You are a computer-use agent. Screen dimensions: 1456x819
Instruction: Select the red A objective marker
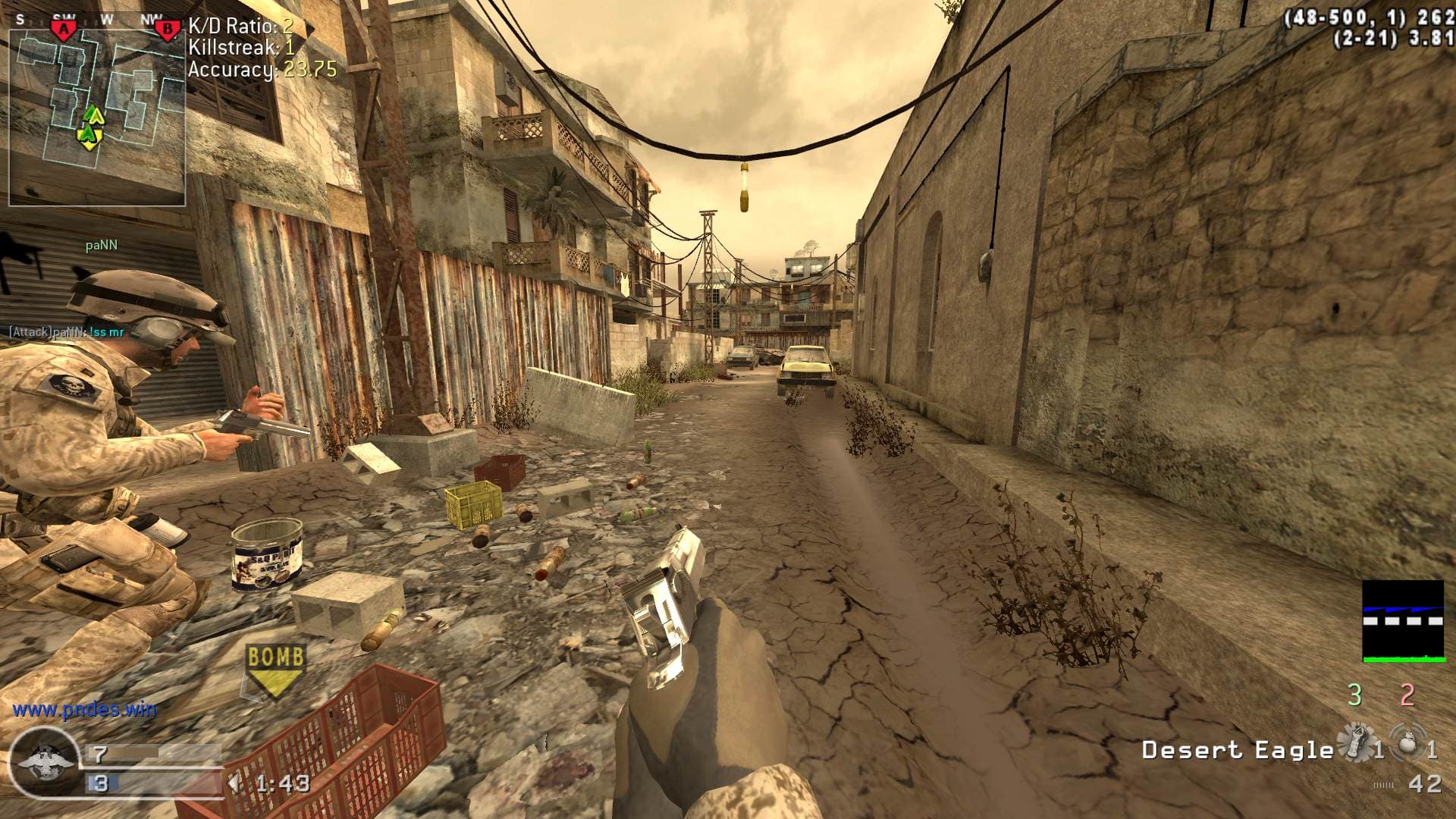[x=64, y=30]
